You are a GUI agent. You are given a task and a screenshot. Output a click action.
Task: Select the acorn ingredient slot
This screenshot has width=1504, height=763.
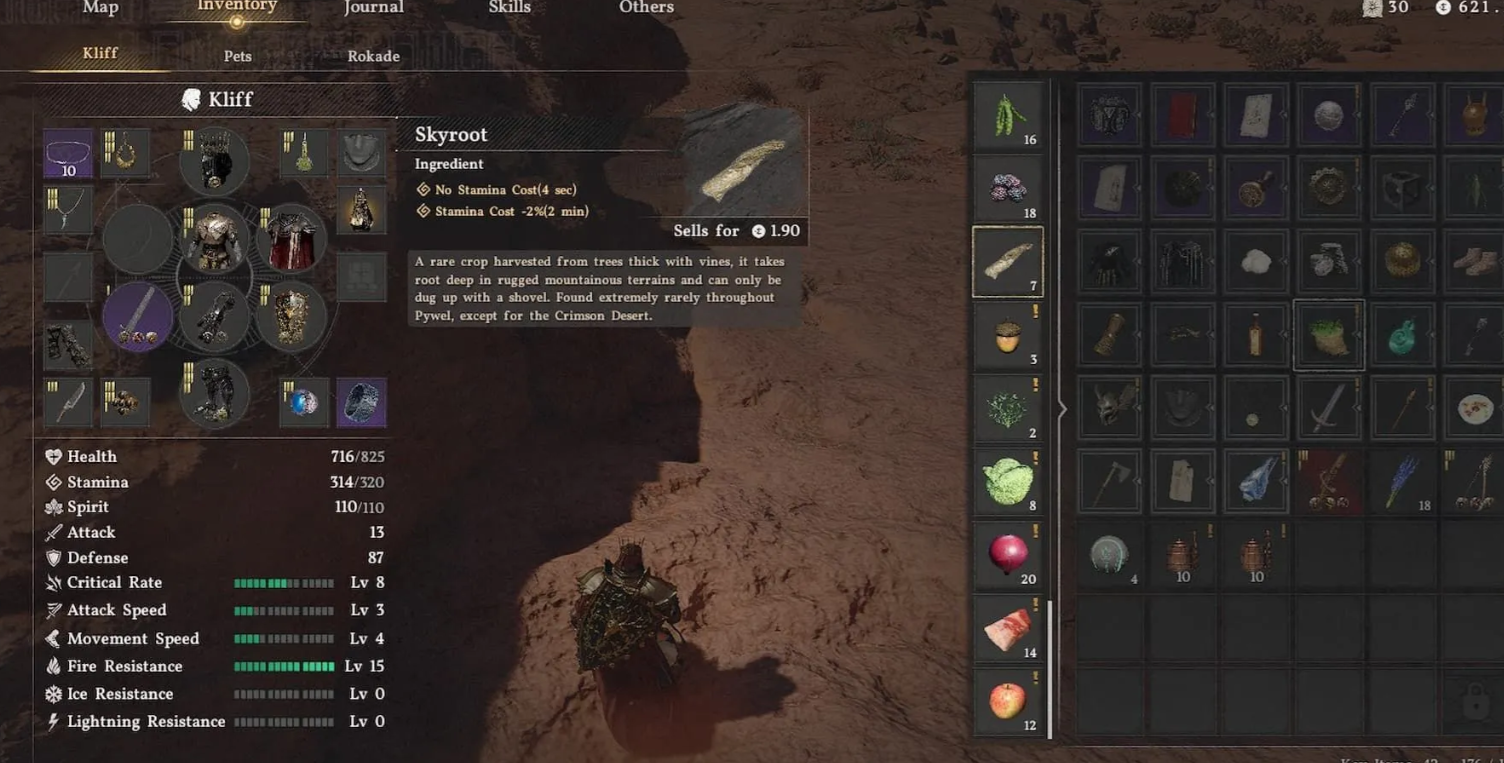[1008, 337]
